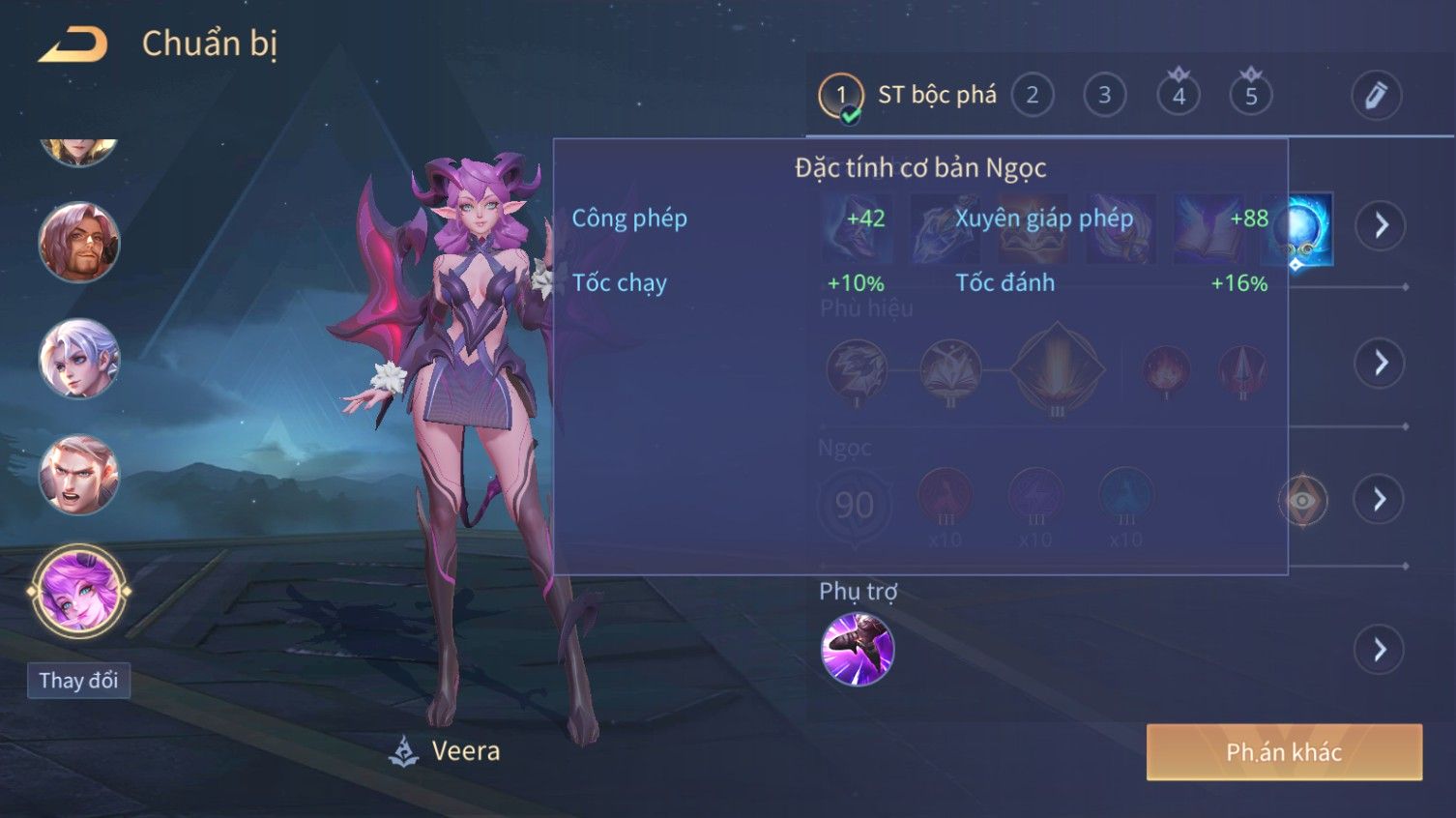Viewport: 1456px width, 818px height.
Task: Expand the Ngọc section arrow
Action: coord(1380,500)
